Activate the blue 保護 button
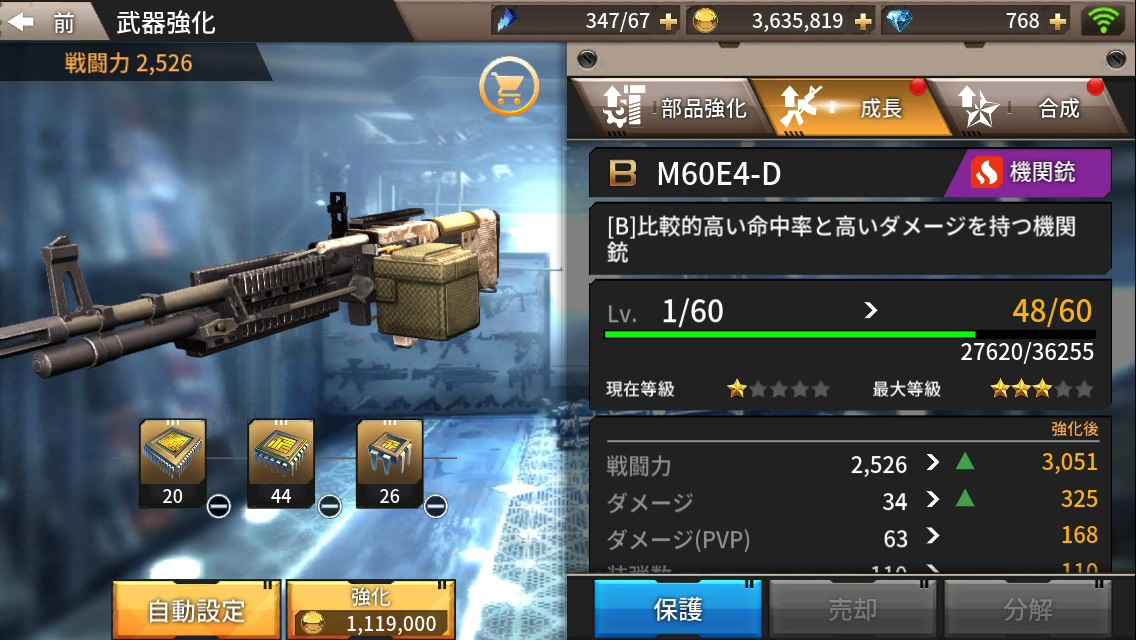This screenshot has width=1136, height=640. (678, 609)
